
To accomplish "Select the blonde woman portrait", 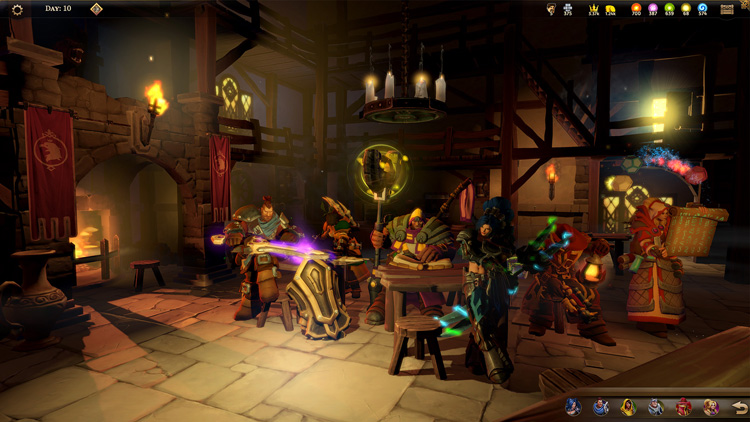I will (x=710, y=407).
